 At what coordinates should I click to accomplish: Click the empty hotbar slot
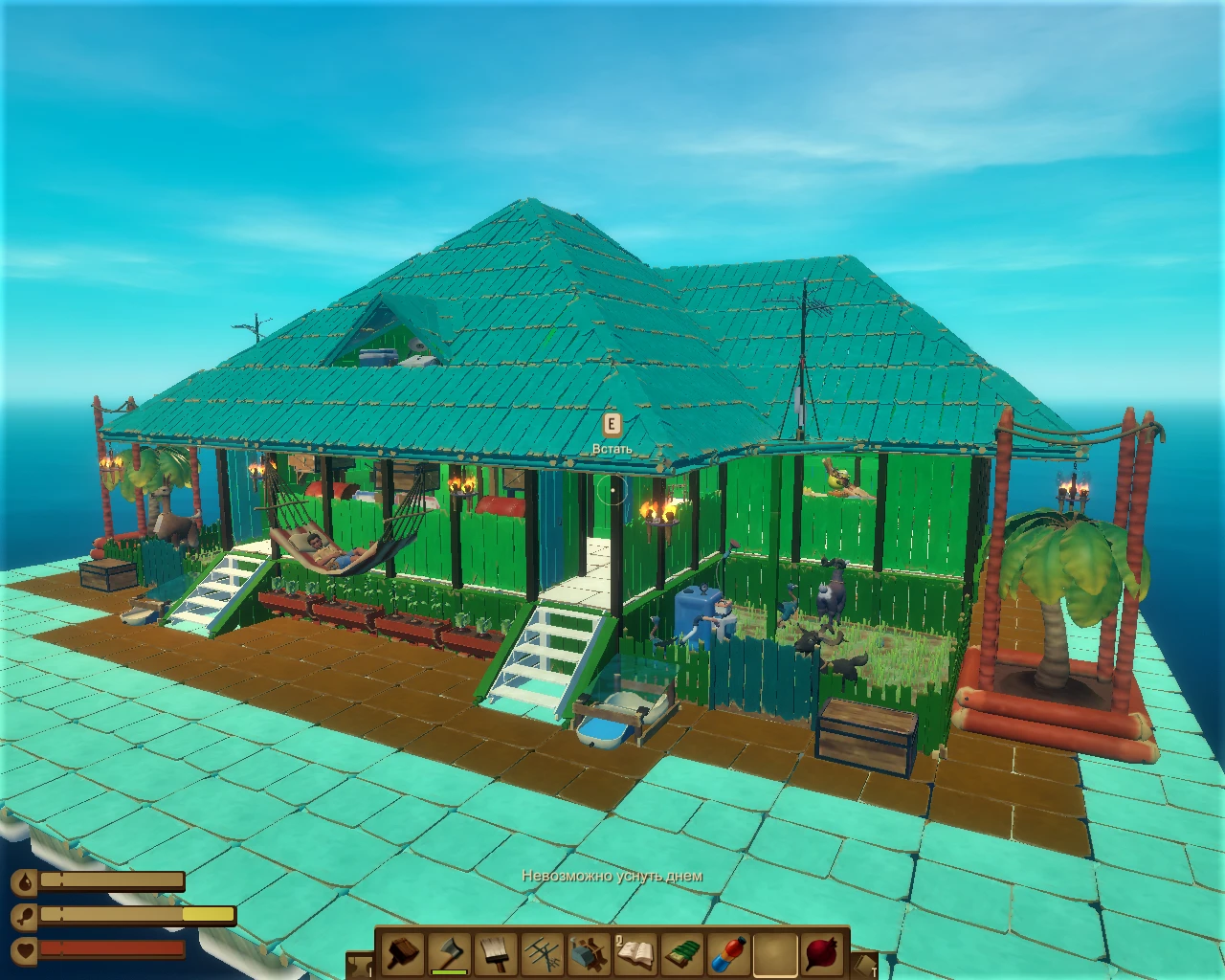coord(776,955)
